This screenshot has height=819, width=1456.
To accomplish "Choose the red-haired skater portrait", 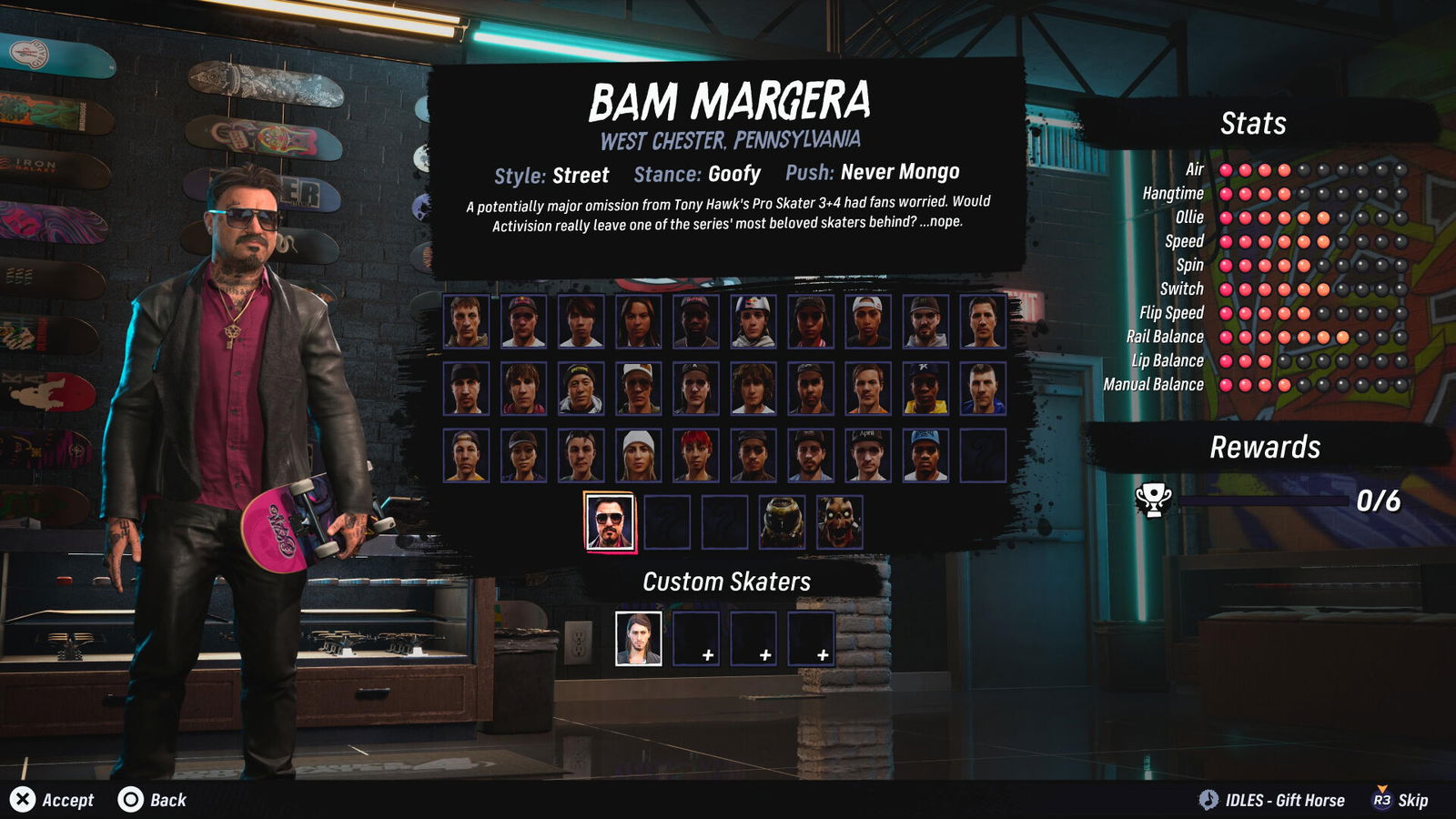I will click(x=696, y=455).
